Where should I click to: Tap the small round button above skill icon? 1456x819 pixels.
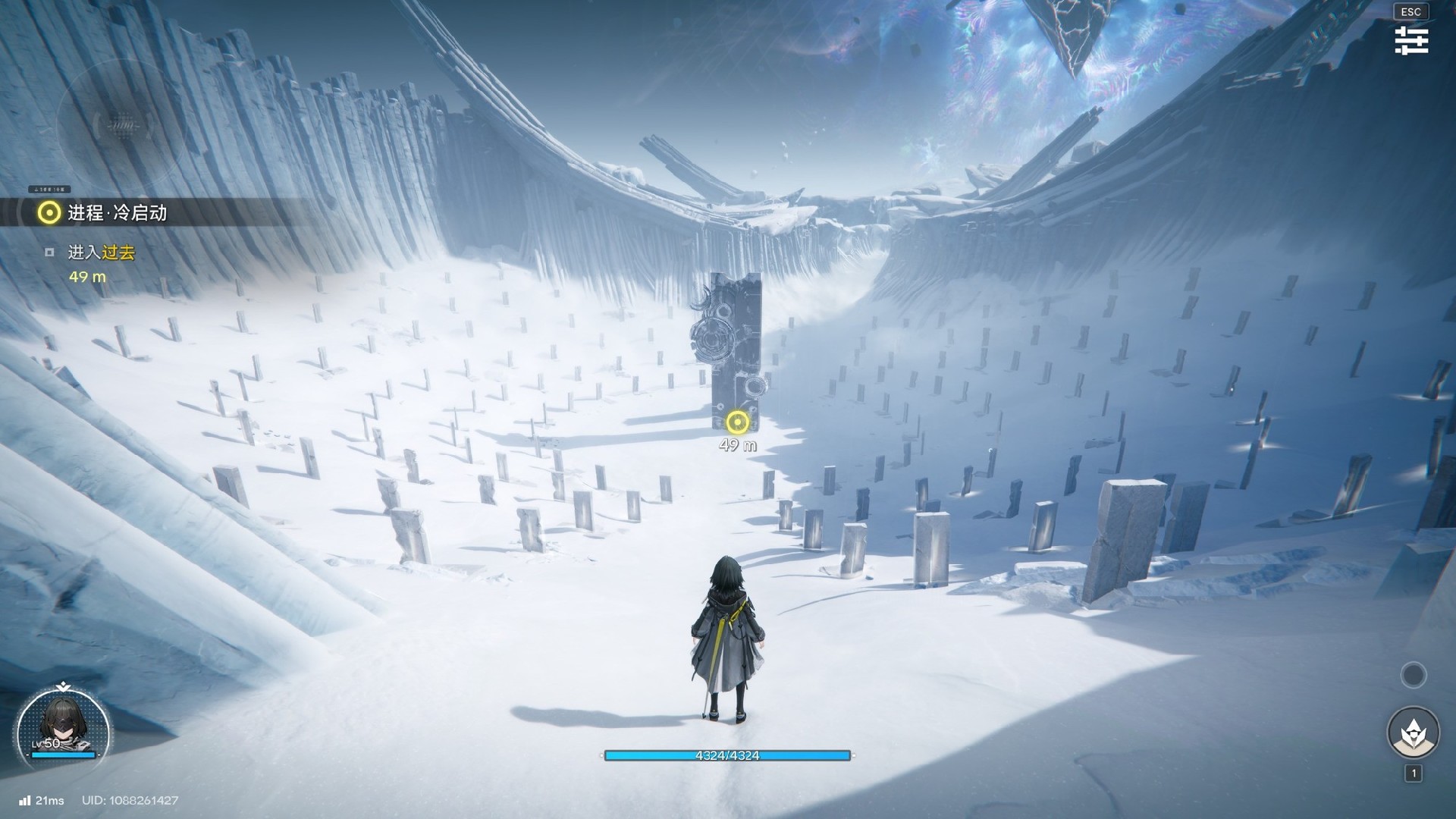[x=1413, y=675]
